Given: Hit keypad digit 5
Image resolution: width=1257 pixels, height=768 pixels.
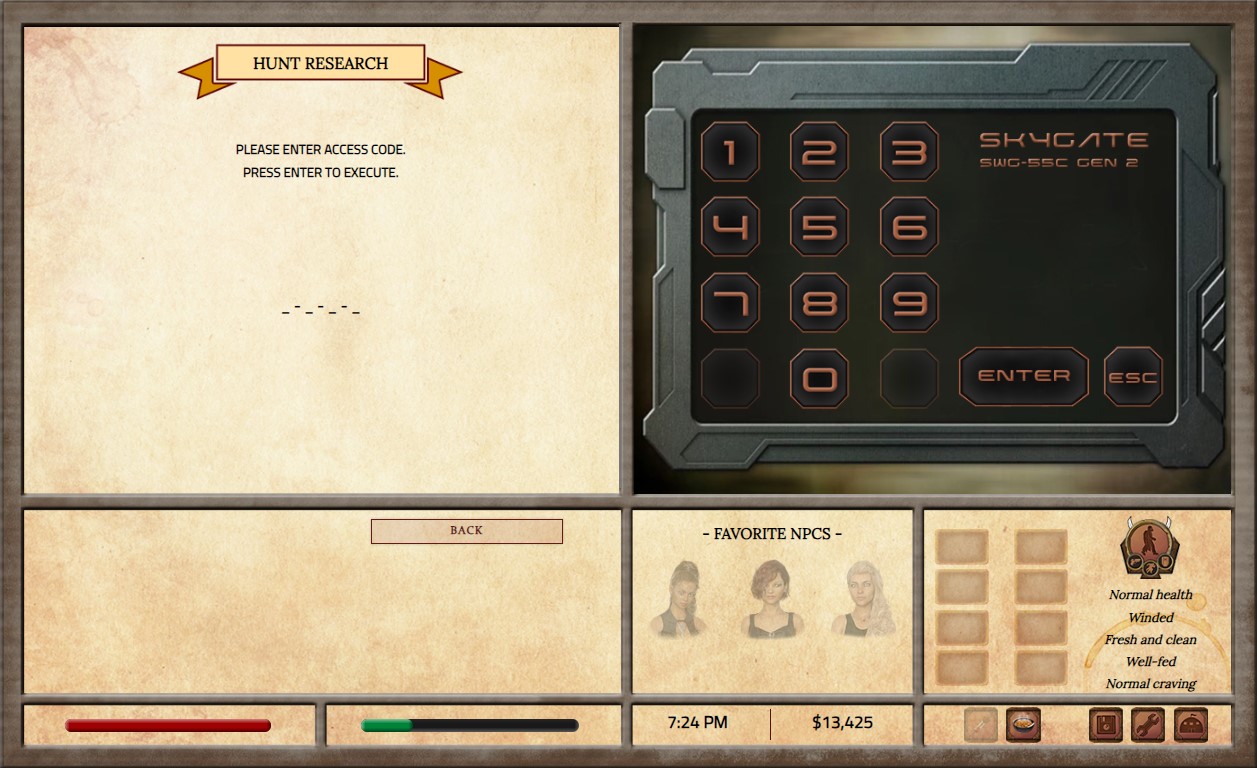Looking at the screenshot, I should pyautogui.click(x=819, y=227).
